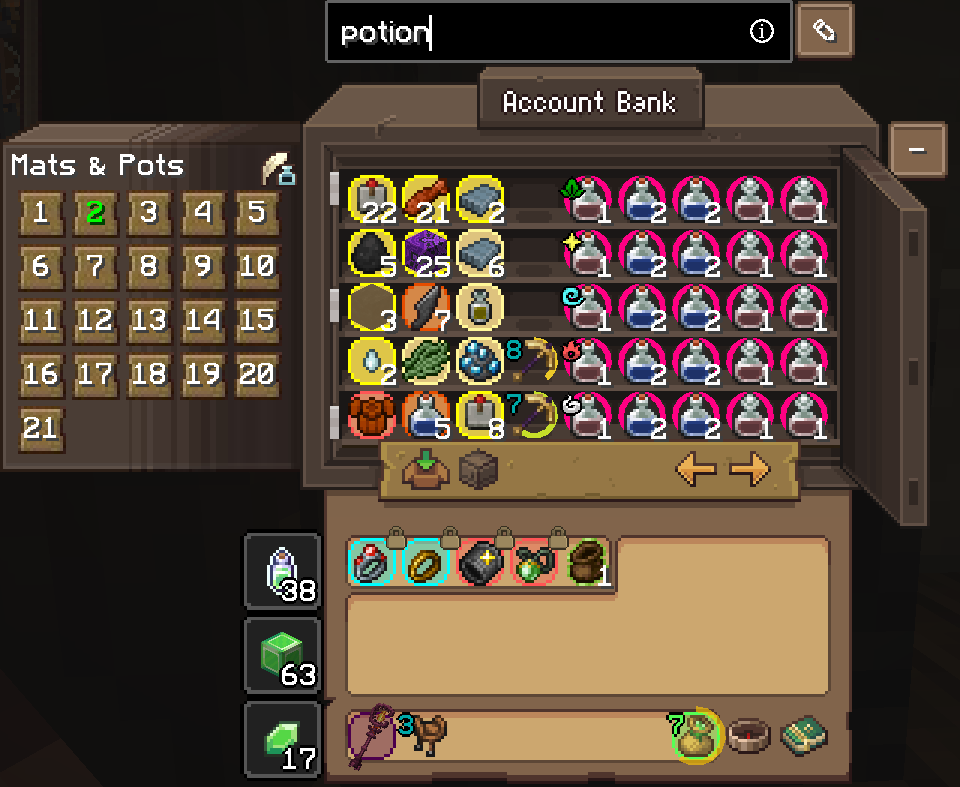Click the blue potion stack of 5
Viewport: 960px width, 787px height.
click(425, 414)
